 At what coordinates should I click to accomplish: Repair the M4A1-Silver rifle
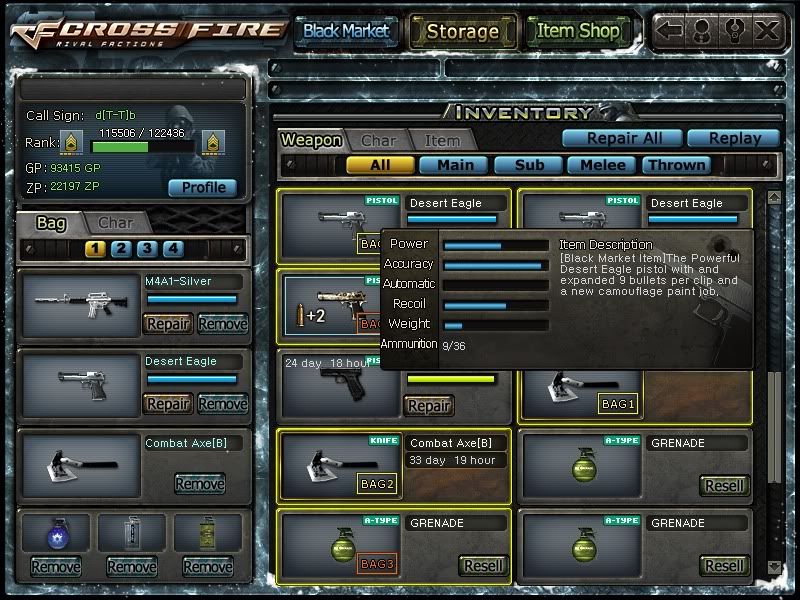click(x=168, y=324)
